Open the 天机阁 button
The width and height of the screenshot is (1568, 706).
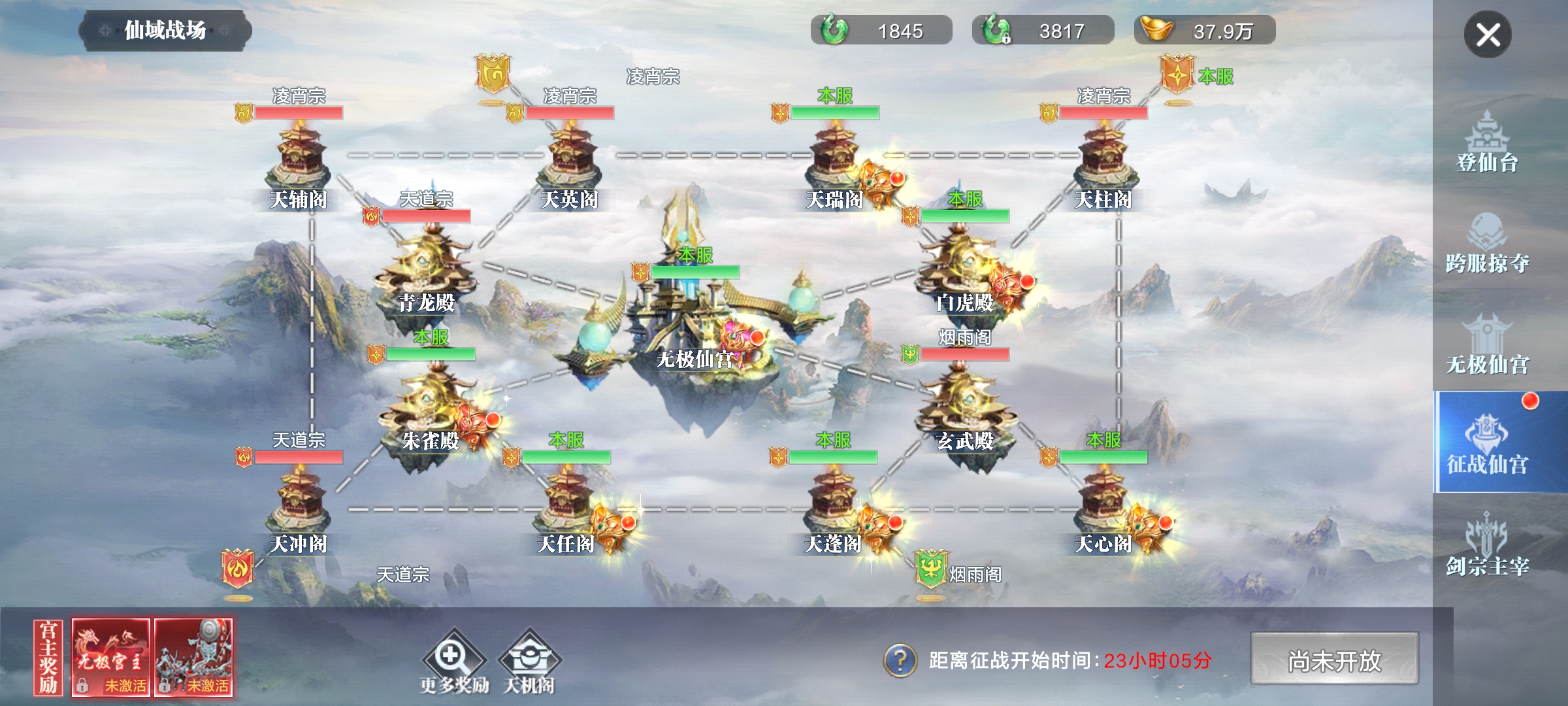click(529, 660)
